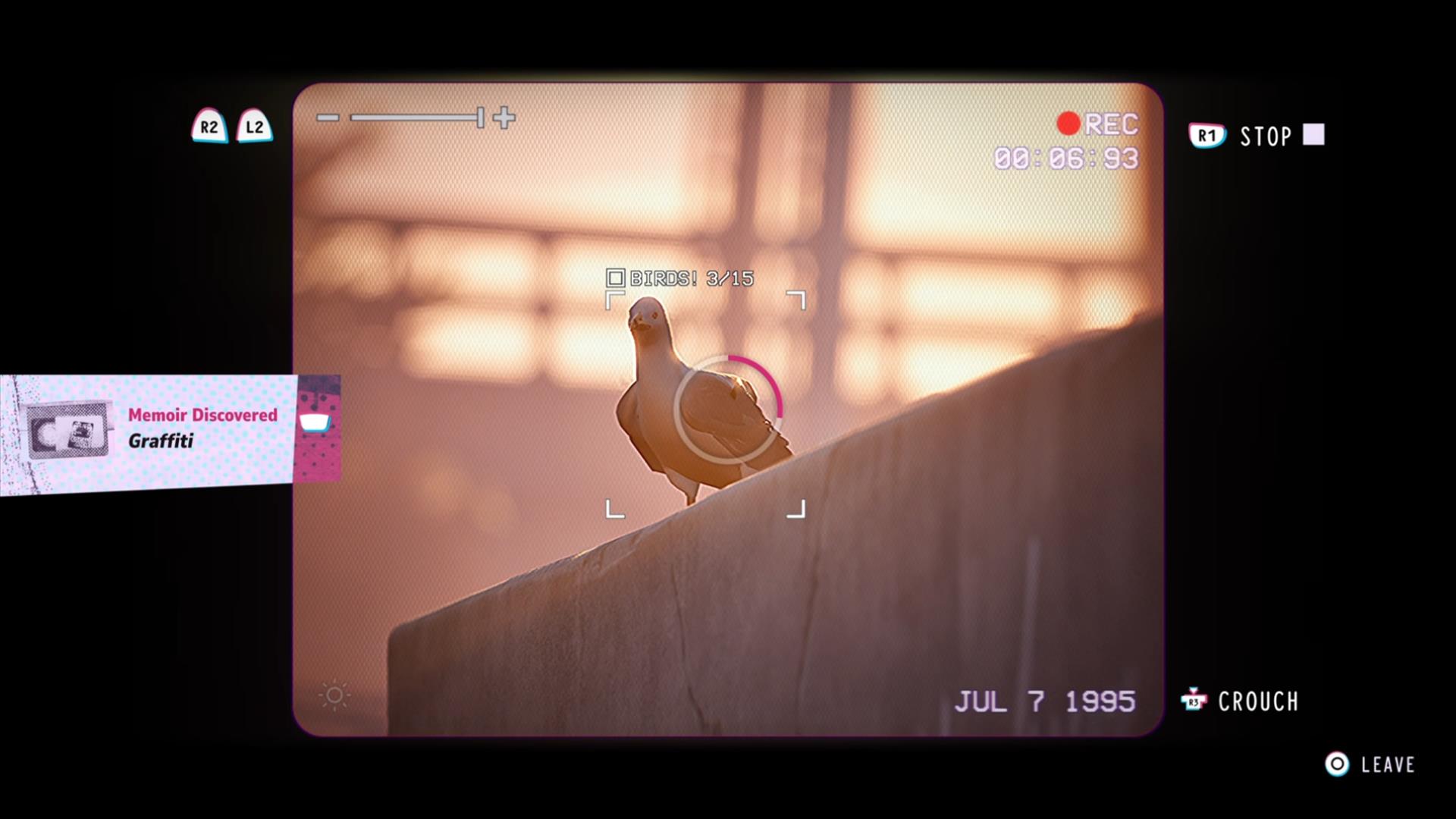Screen dimensions: 1456x819
Task: Select the BIRDS! 3/15 objective tracker
Action: tap(680, 278)
